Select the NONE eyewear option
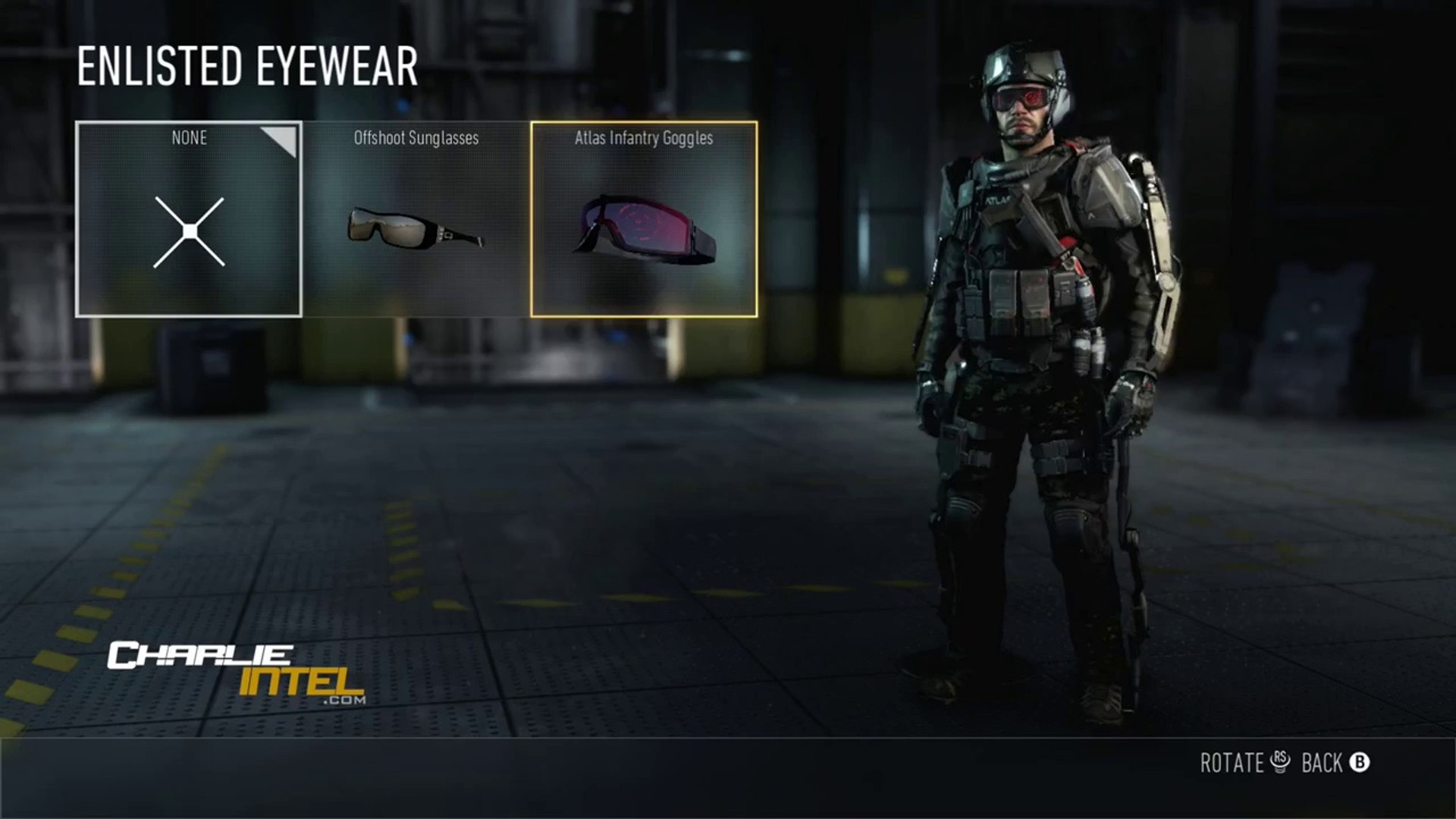 (189, 219)
